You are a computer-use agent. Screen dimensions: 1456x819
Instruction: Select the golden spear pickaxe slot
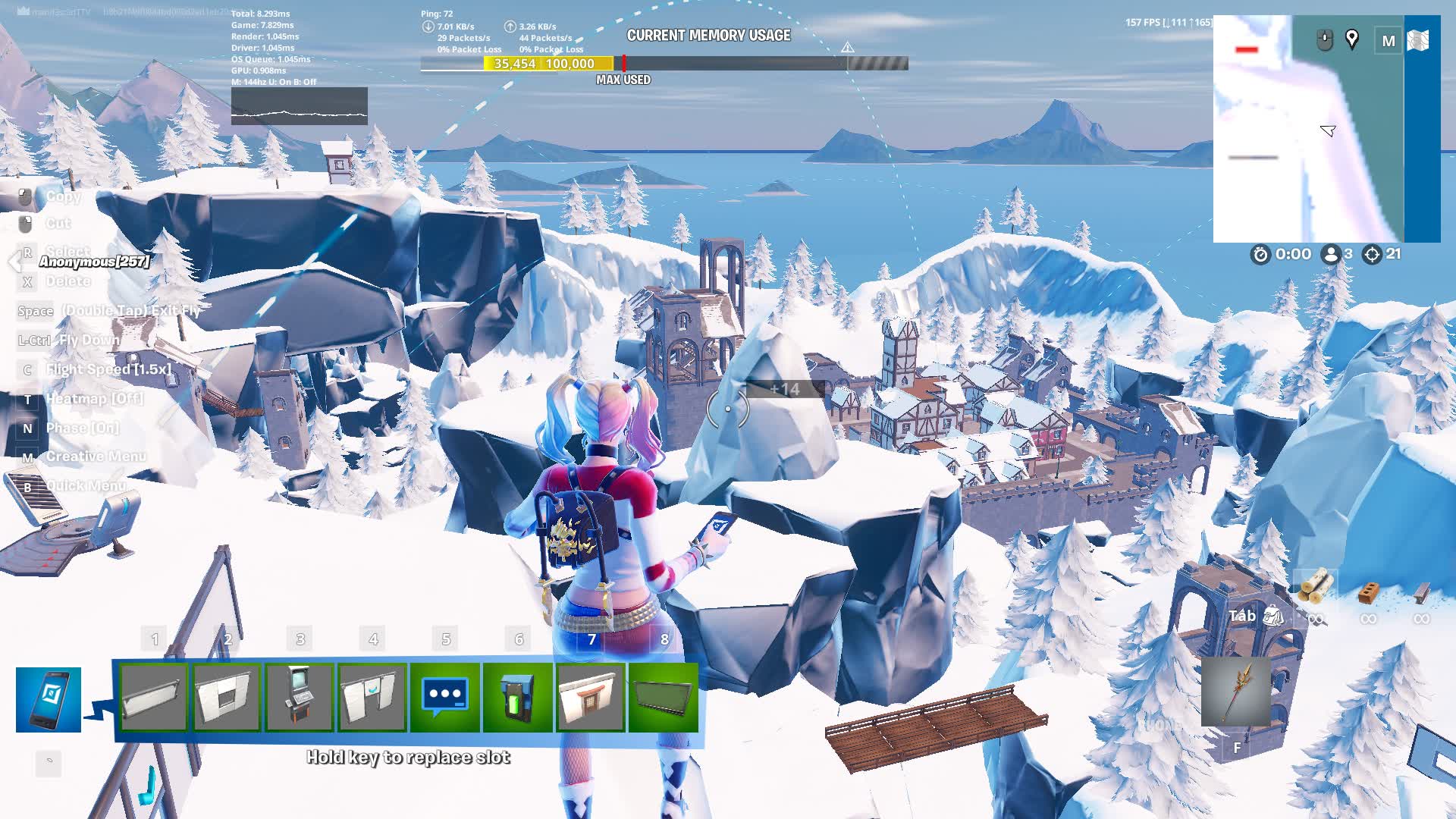pos(1236,692)
